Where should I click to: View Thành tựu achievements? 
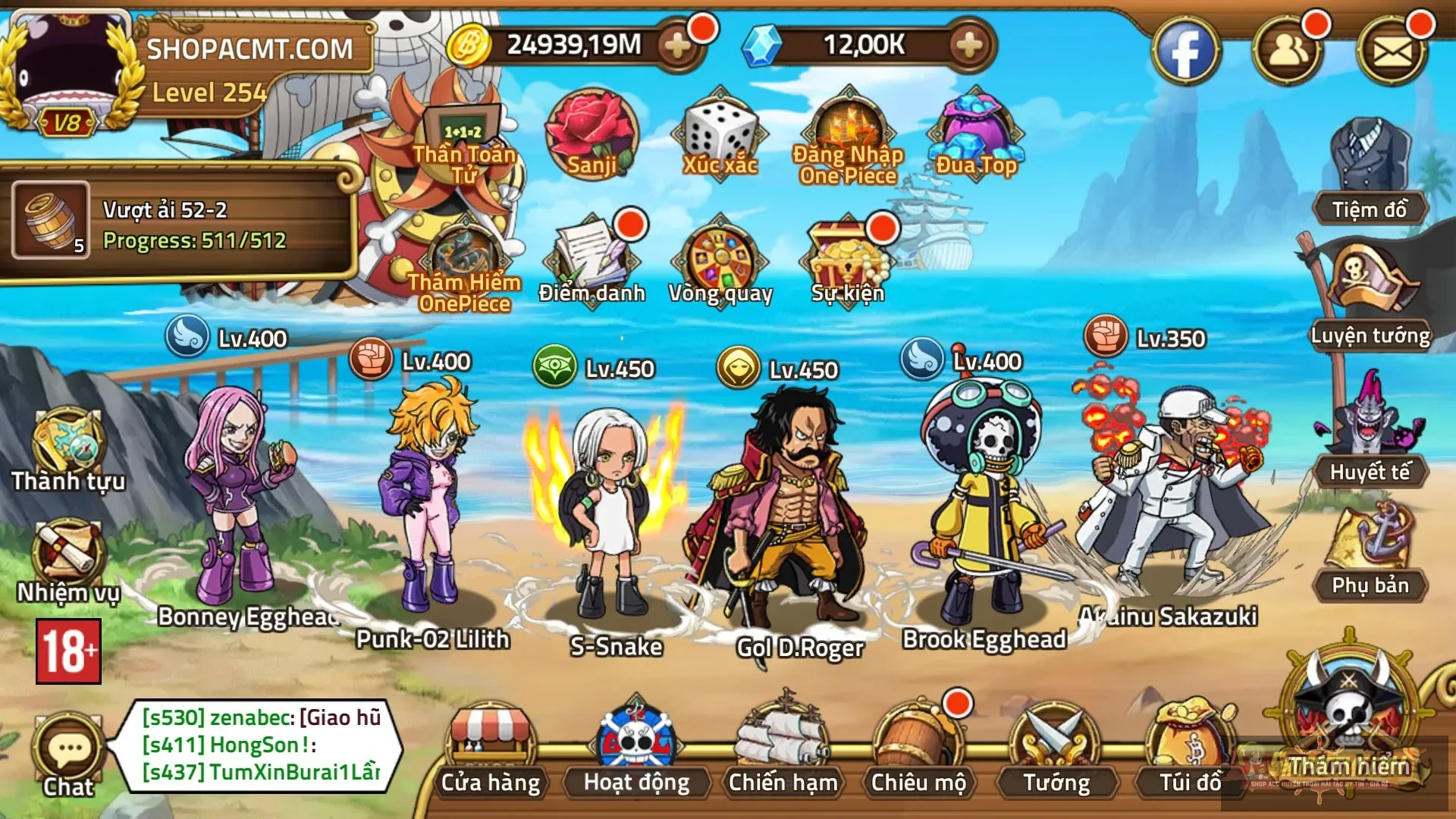click(68, 447)
